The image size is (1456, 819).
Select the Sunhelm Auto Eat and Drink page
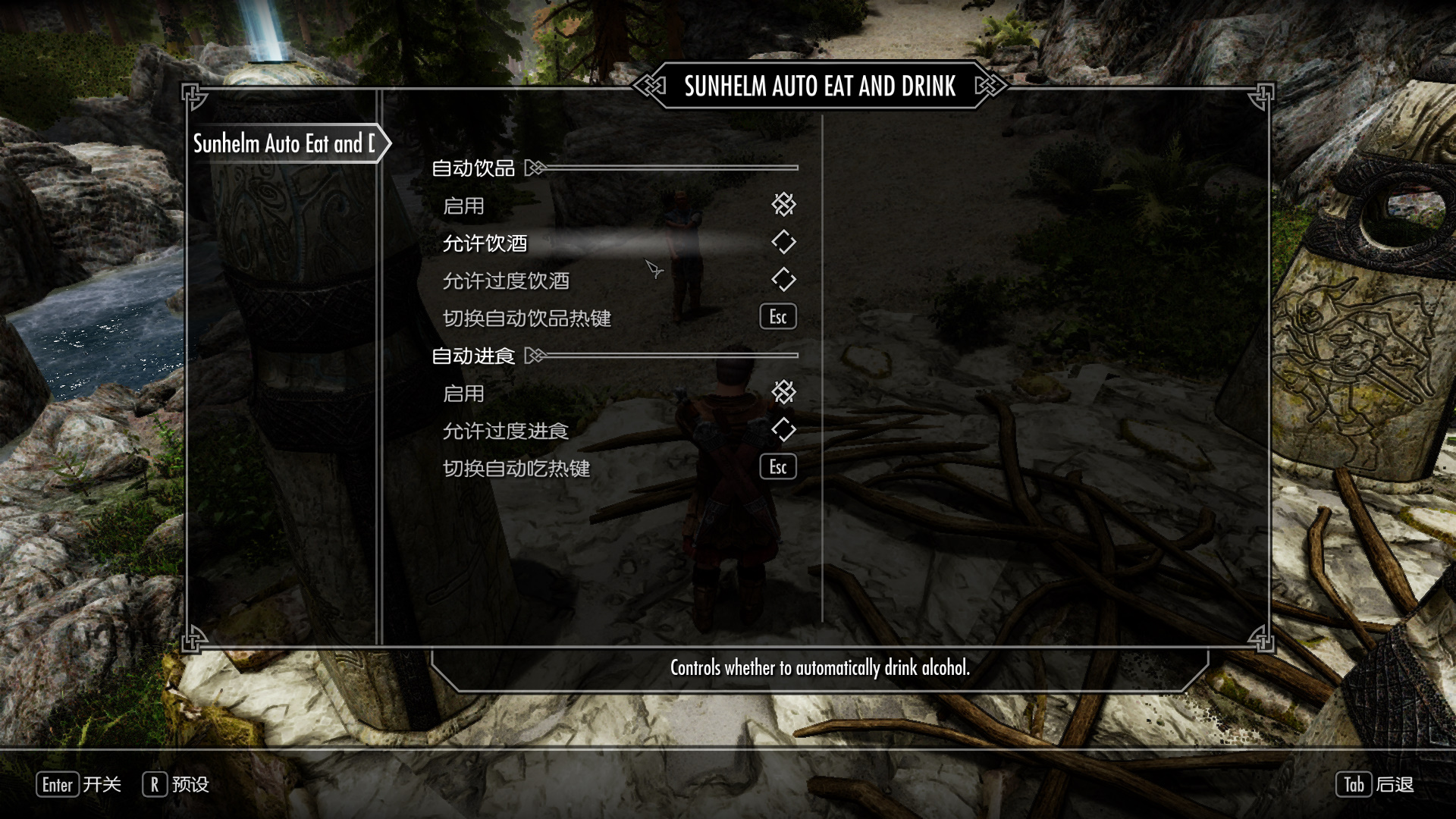click(284, 143)
